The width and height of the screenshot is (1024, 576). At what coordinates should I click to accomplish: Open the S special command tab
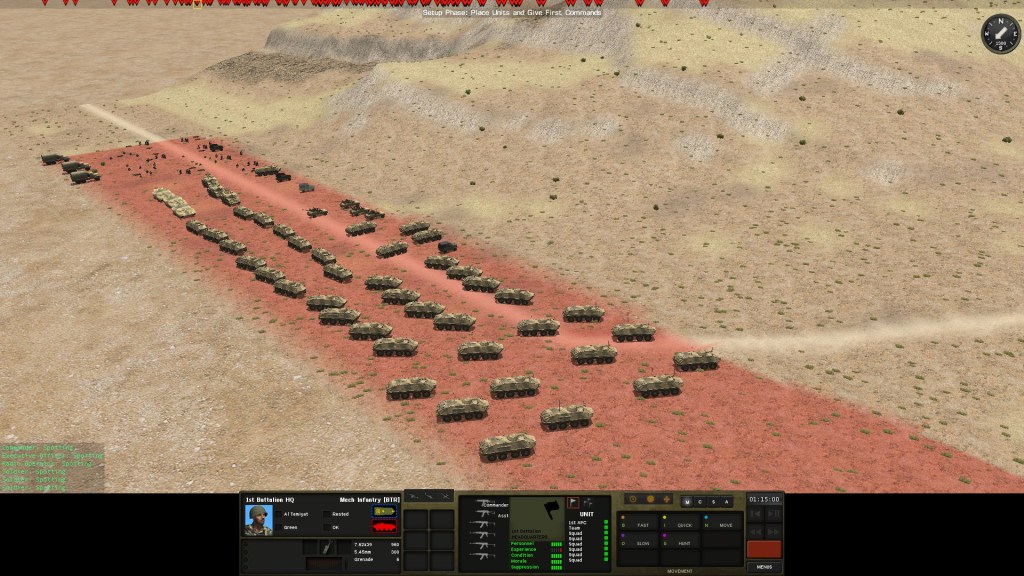pyautogui.click(x=714, y=501)
